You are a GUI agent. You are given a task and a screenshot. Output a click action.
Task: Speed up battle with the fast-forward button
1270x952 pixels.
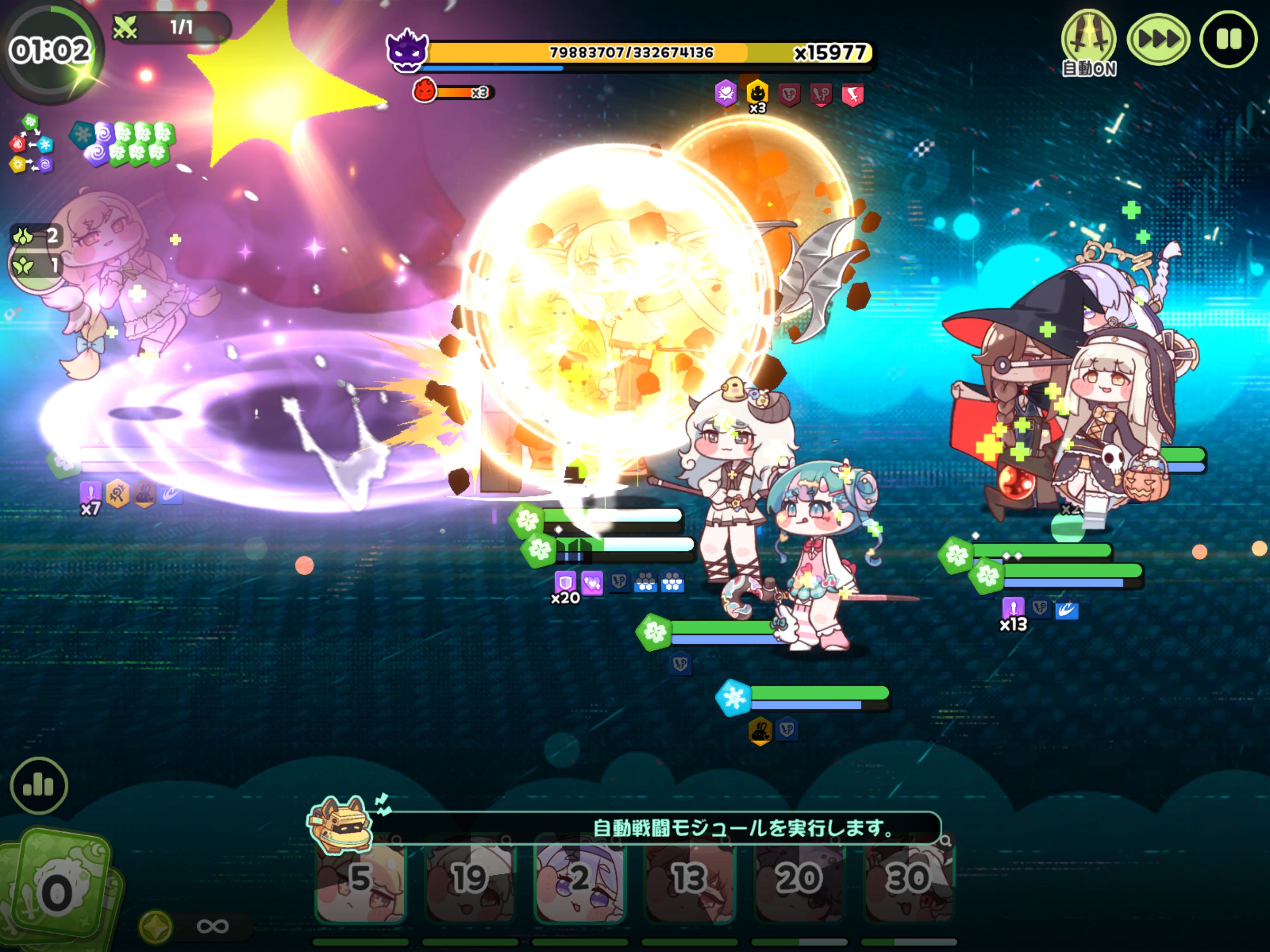click(x=1158, y=40)
